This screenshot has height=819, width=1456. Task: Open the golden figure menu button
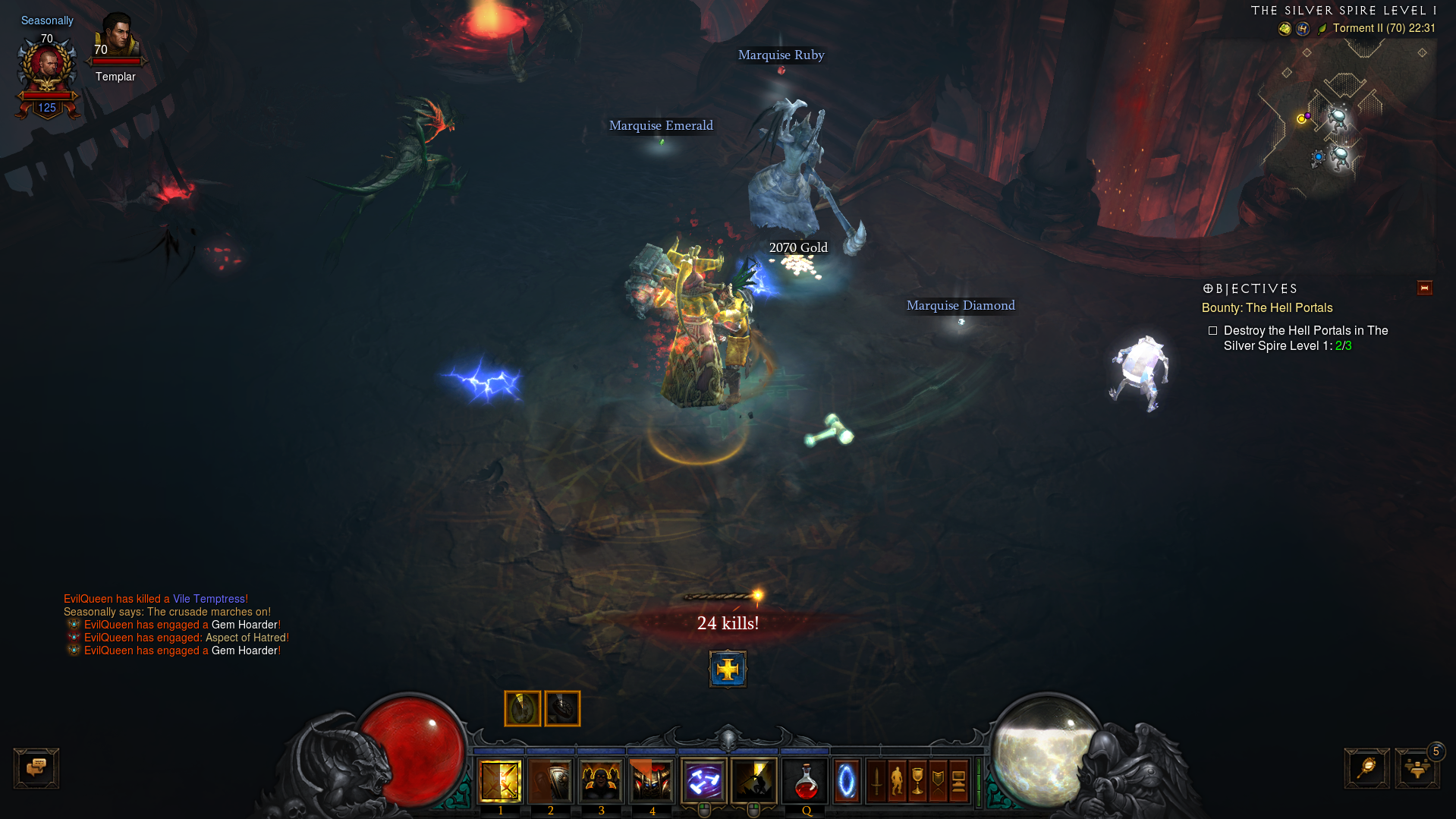[897, 781]
